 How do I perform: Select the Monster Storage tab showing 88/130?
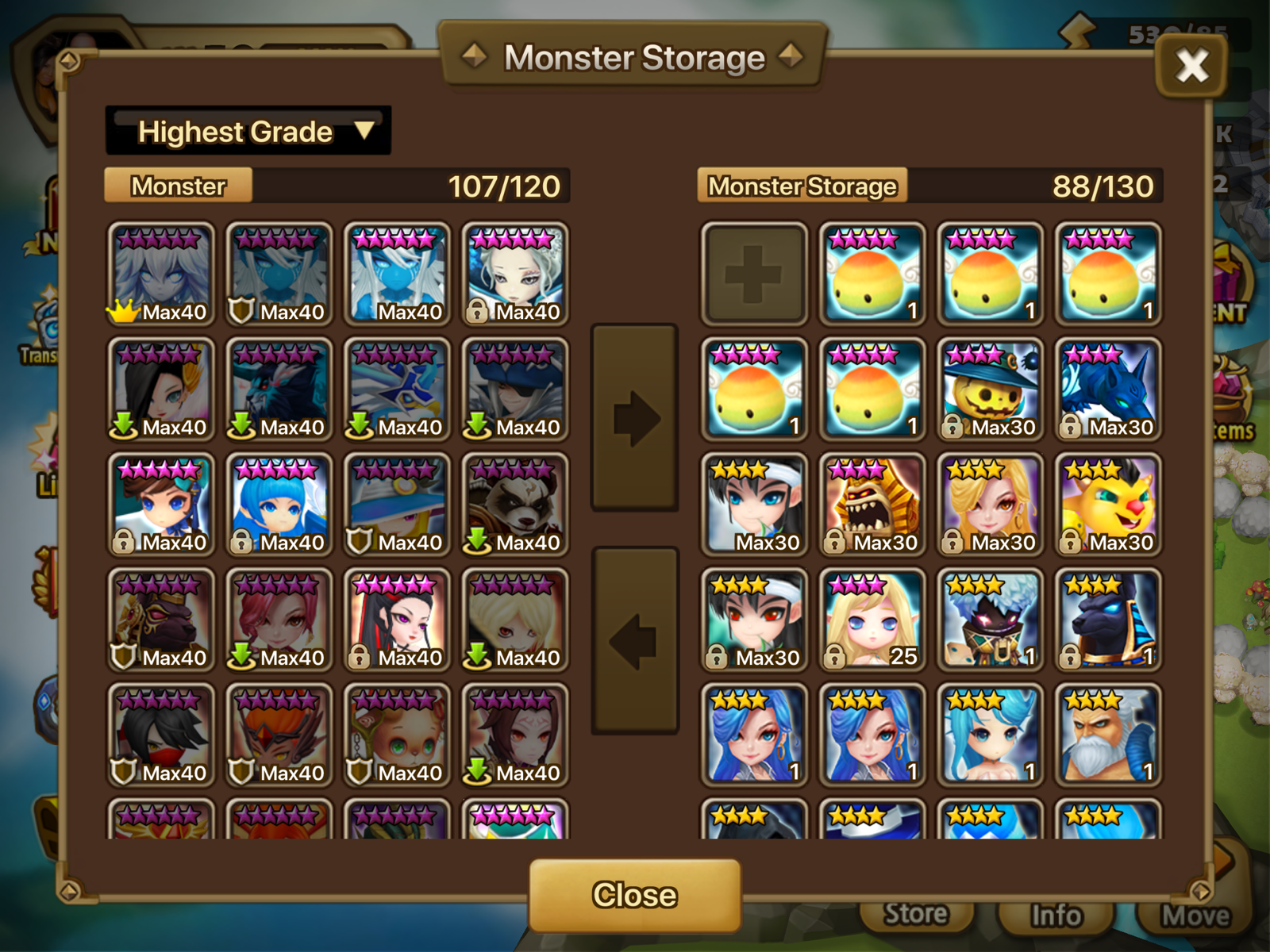(x=803, y=187)
